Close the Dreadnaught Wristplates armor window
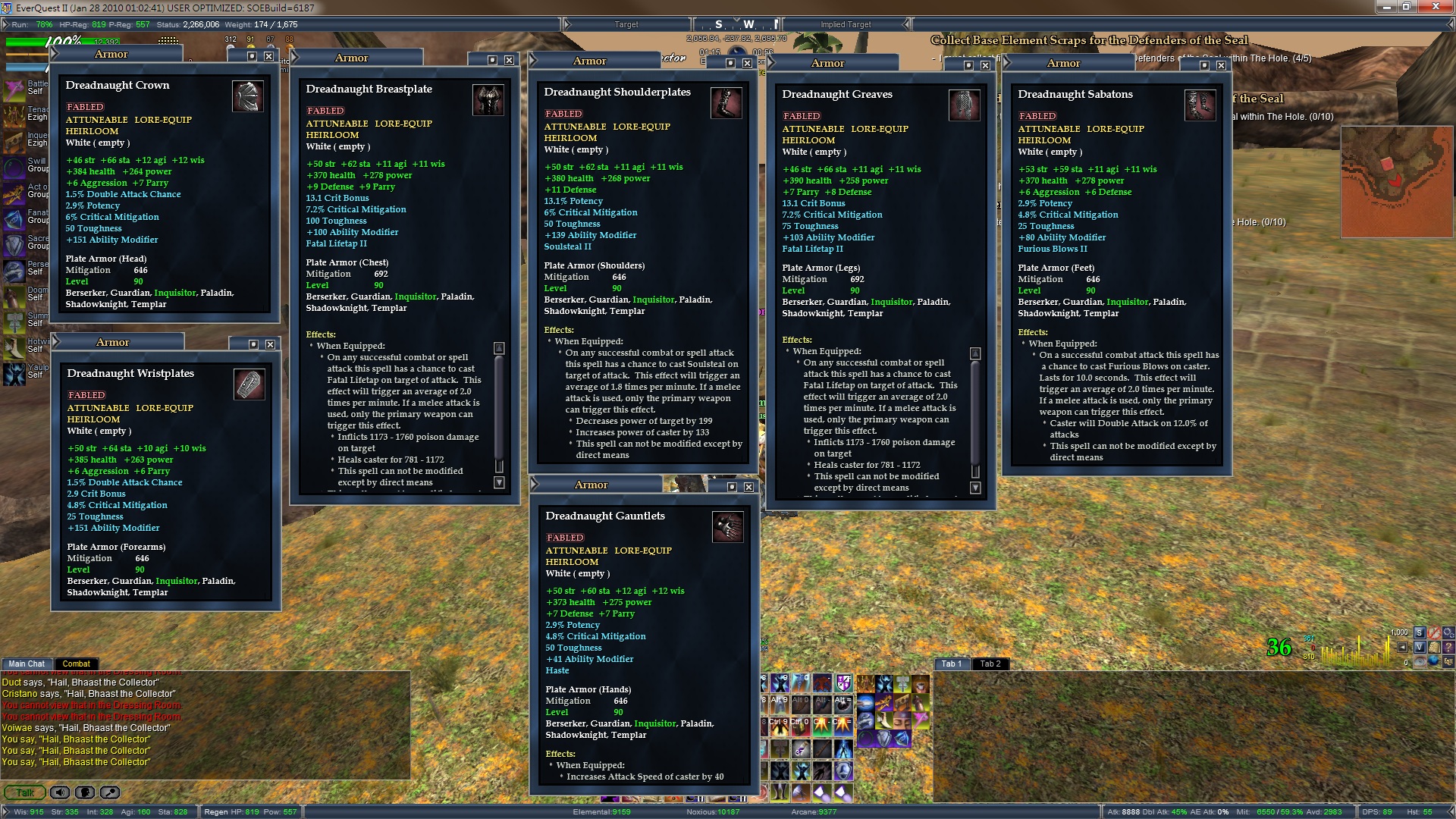 [270, 344]
